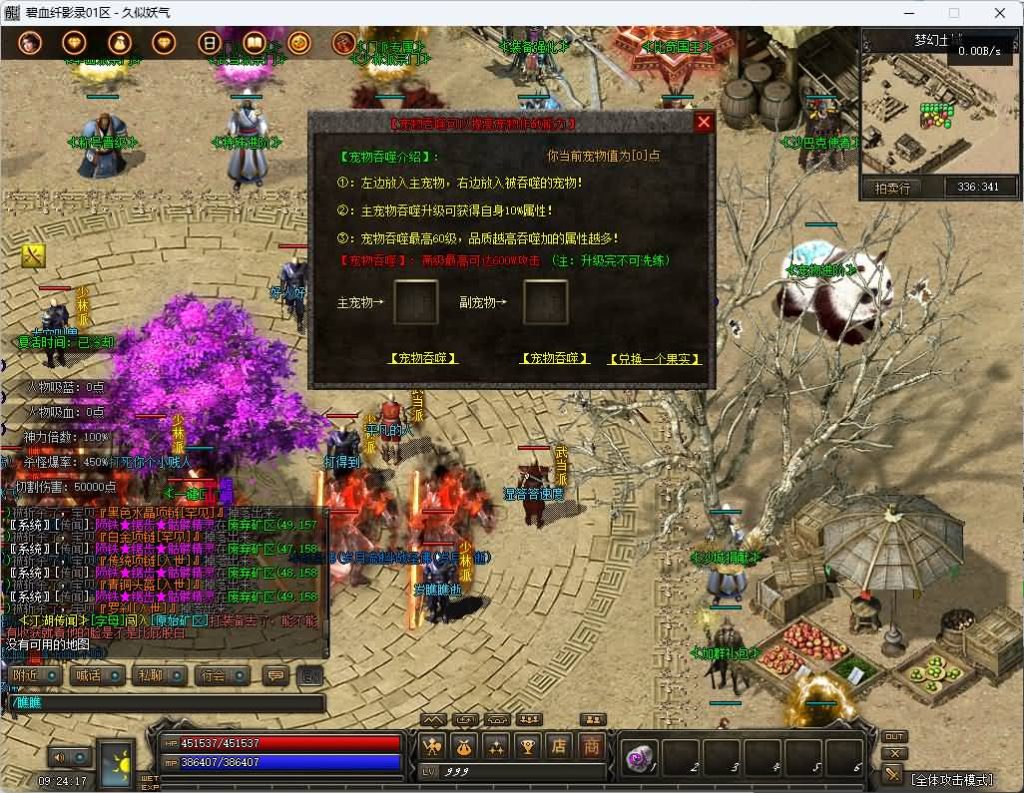Image resolution: width=1024 pixels, height=793 pixels.
Task: Click the 兑换一个果实 link
Action: point(654,358)
